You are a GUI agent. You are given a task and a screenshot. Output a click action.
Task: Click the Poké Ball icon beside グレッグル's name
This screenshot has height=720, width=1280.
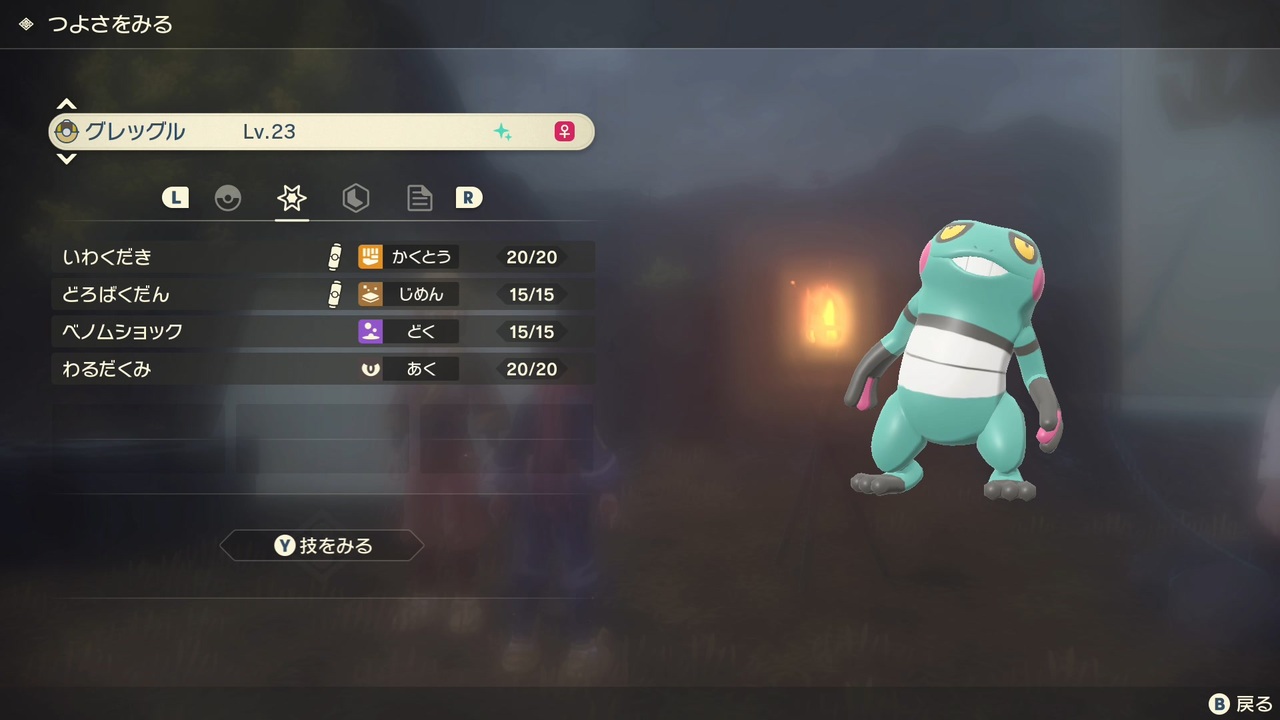pos(67,131)
